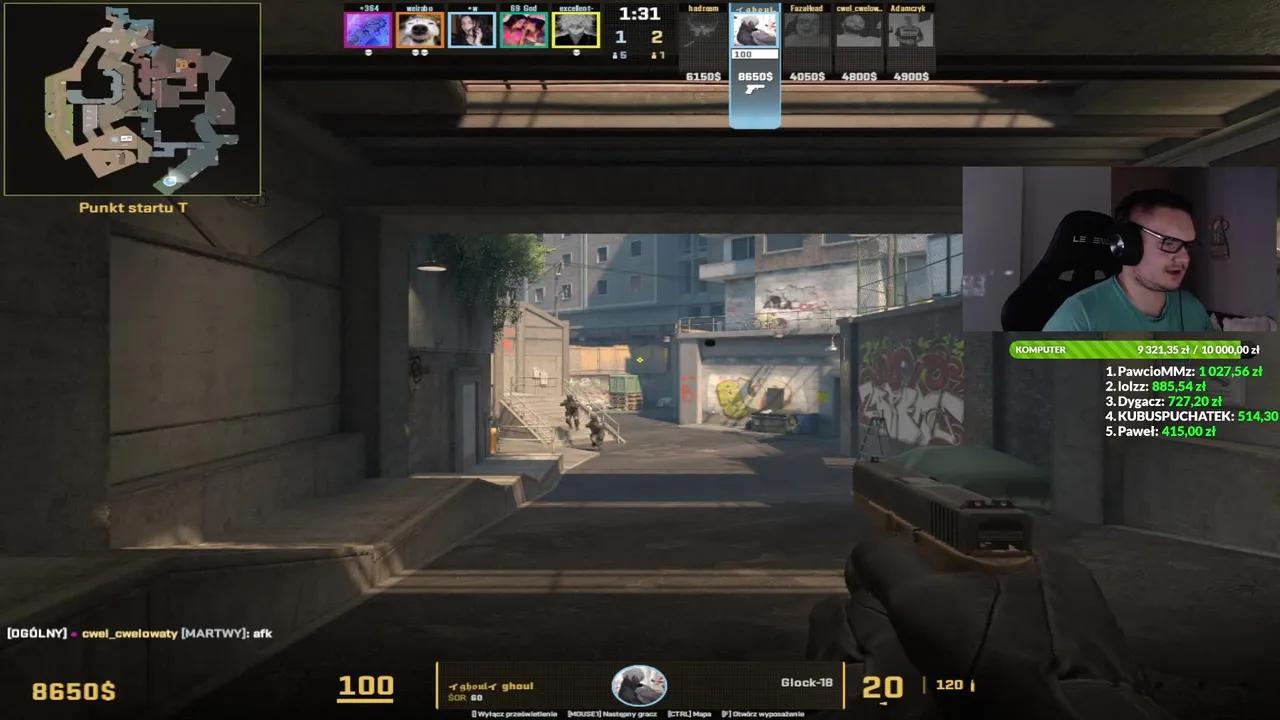Select the excellent- player avatar
The height and width of the screenshot is (720, 1280).
576,28
